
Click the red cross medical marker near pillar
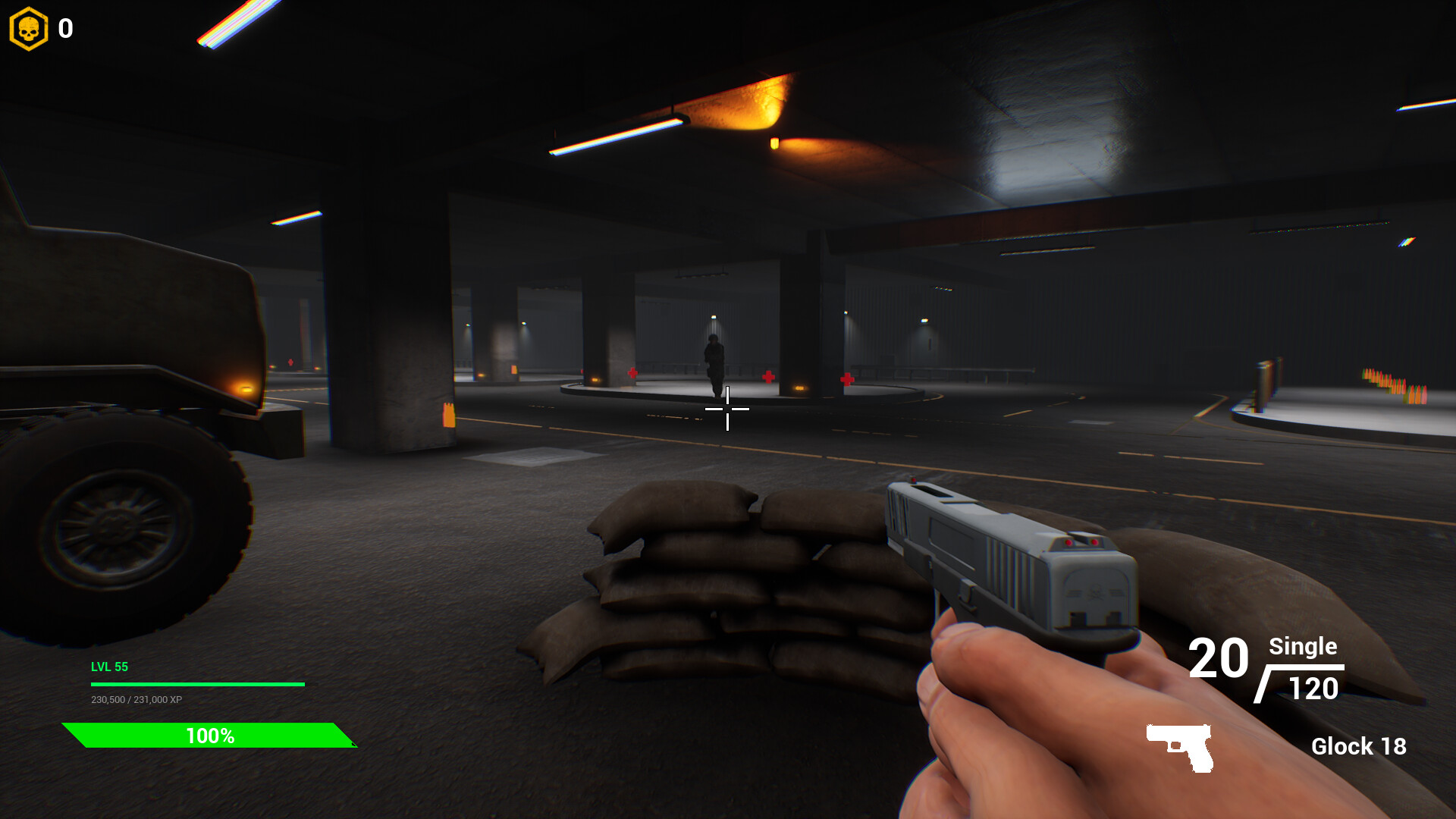(x=767, y=375)
